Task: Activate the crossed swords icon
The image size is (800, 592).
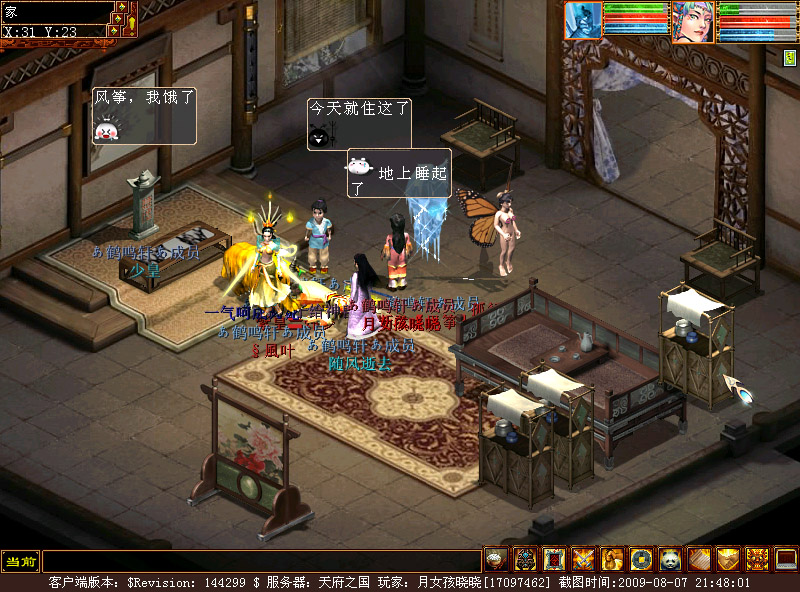Action: coord(583,559)
